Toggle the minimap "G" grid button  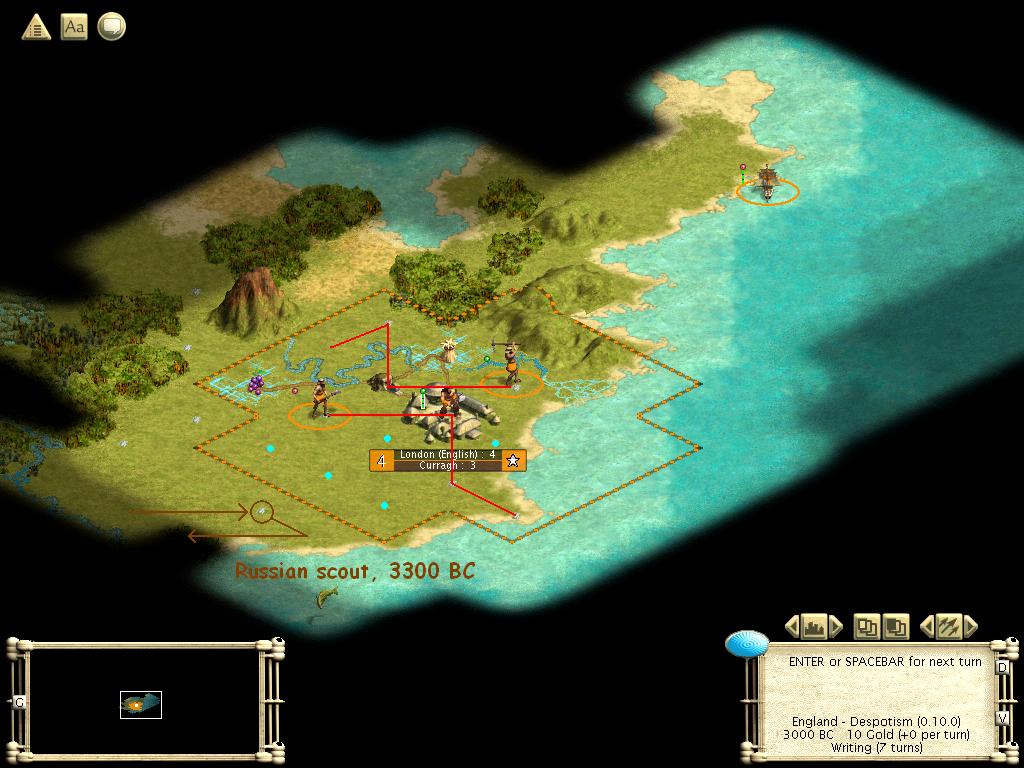[x=19, y=702]
